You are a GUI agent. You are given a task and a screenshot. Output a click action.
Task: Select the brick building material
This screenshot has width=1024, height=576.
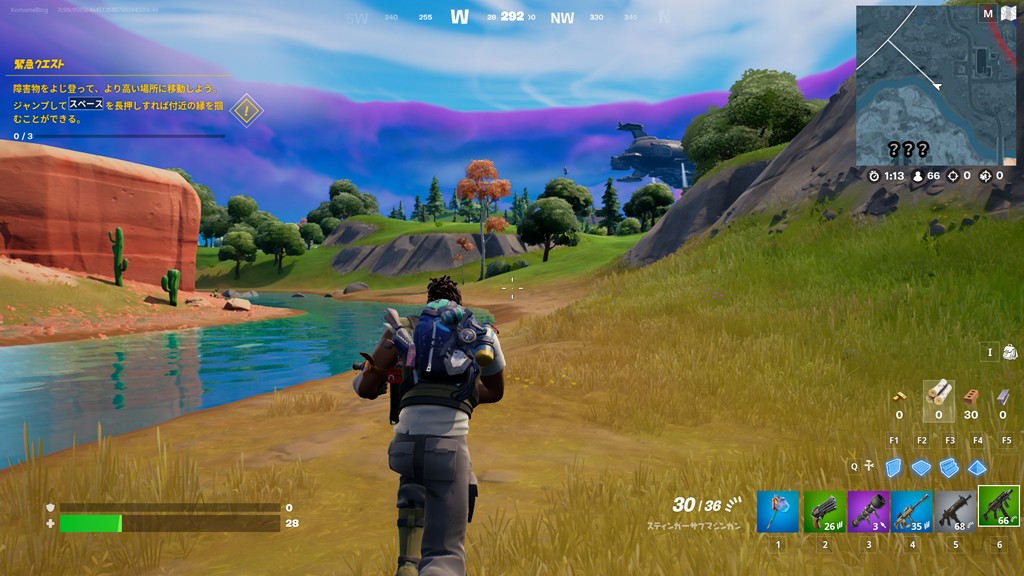pyautogui.click(x=970, y=396)
